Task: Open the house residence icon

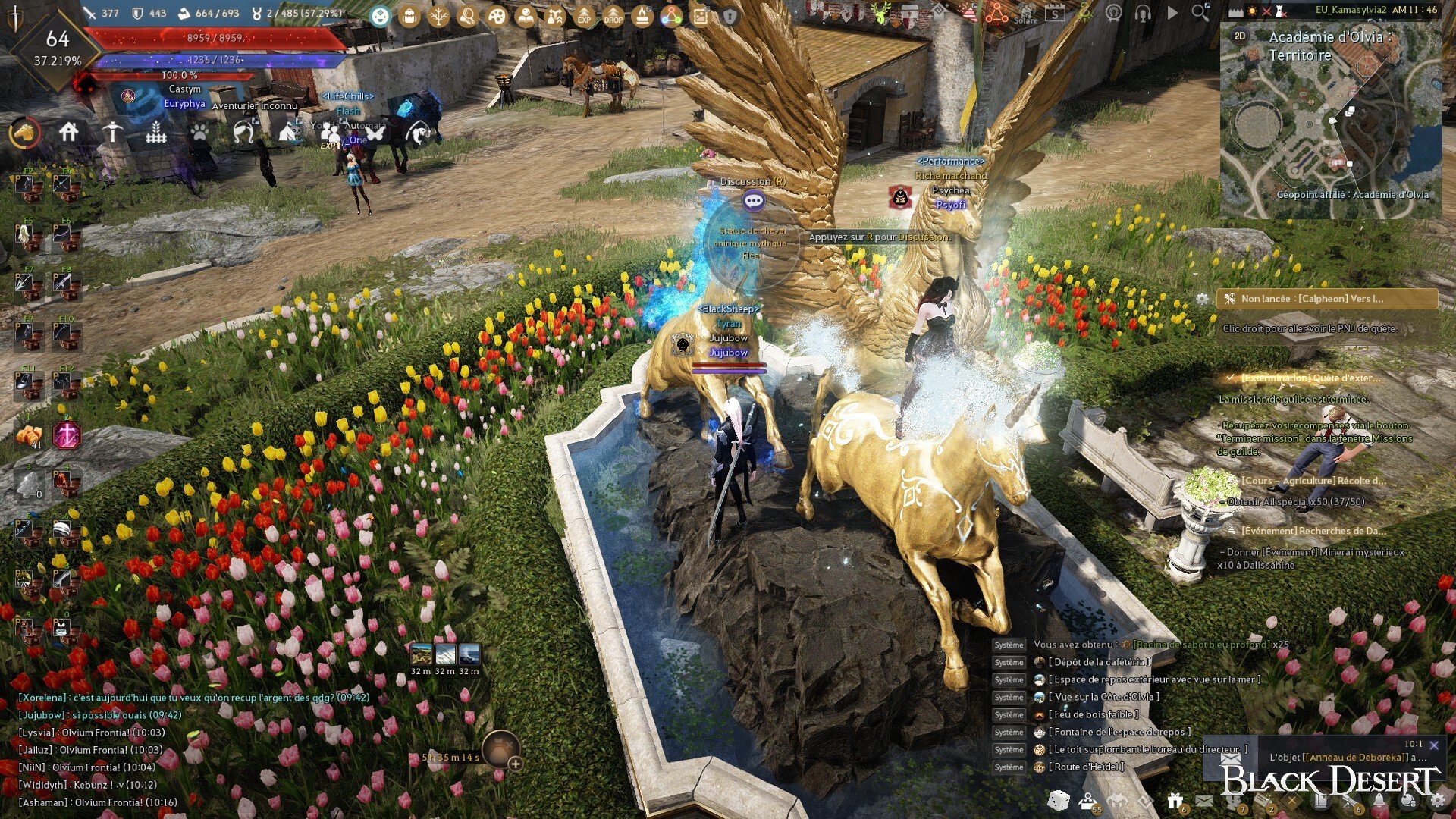Action: [x=69, y=133]
